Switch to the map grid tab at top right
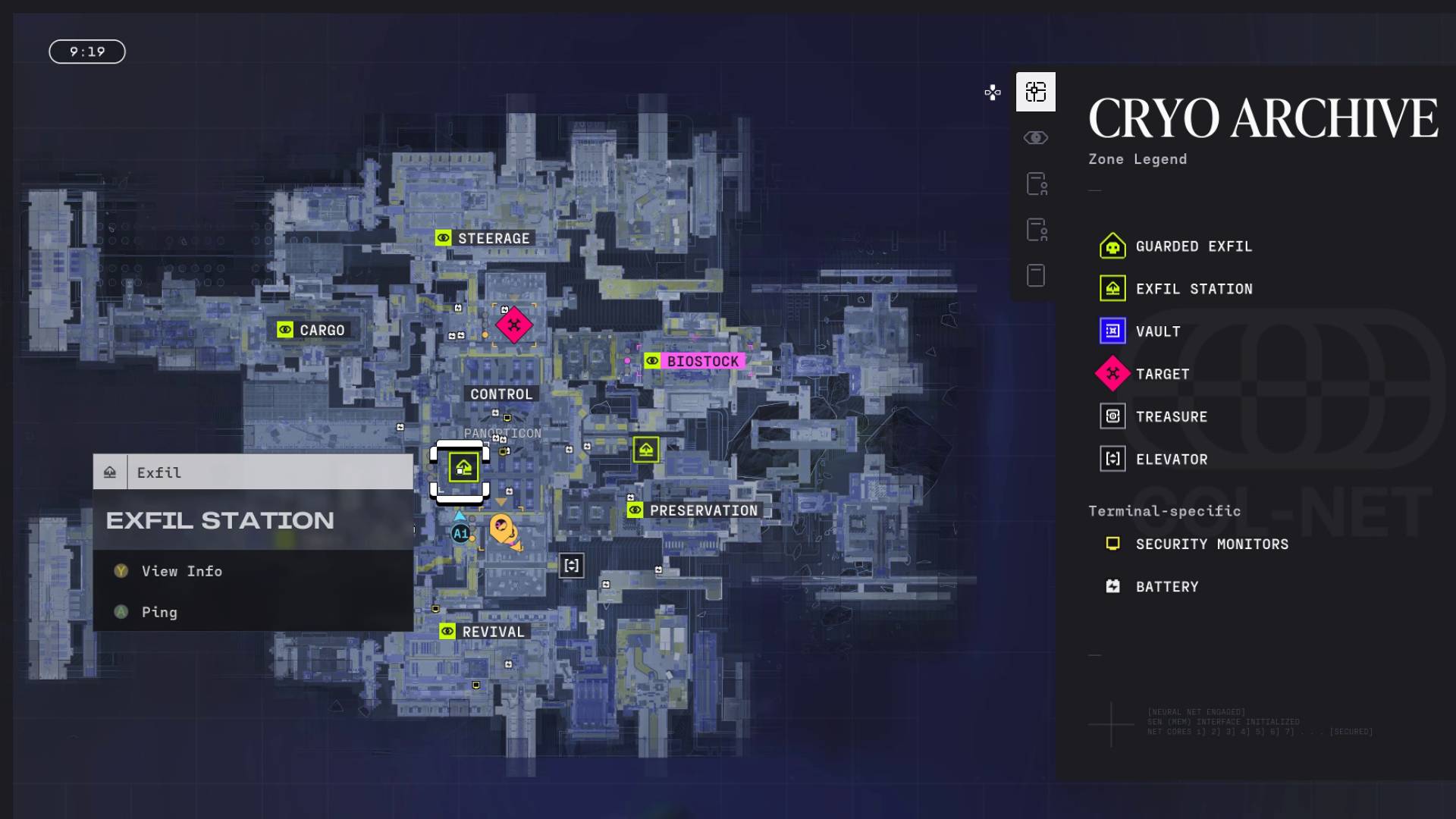Viewport: 1456px width, 819px height. pos(1036,91)
